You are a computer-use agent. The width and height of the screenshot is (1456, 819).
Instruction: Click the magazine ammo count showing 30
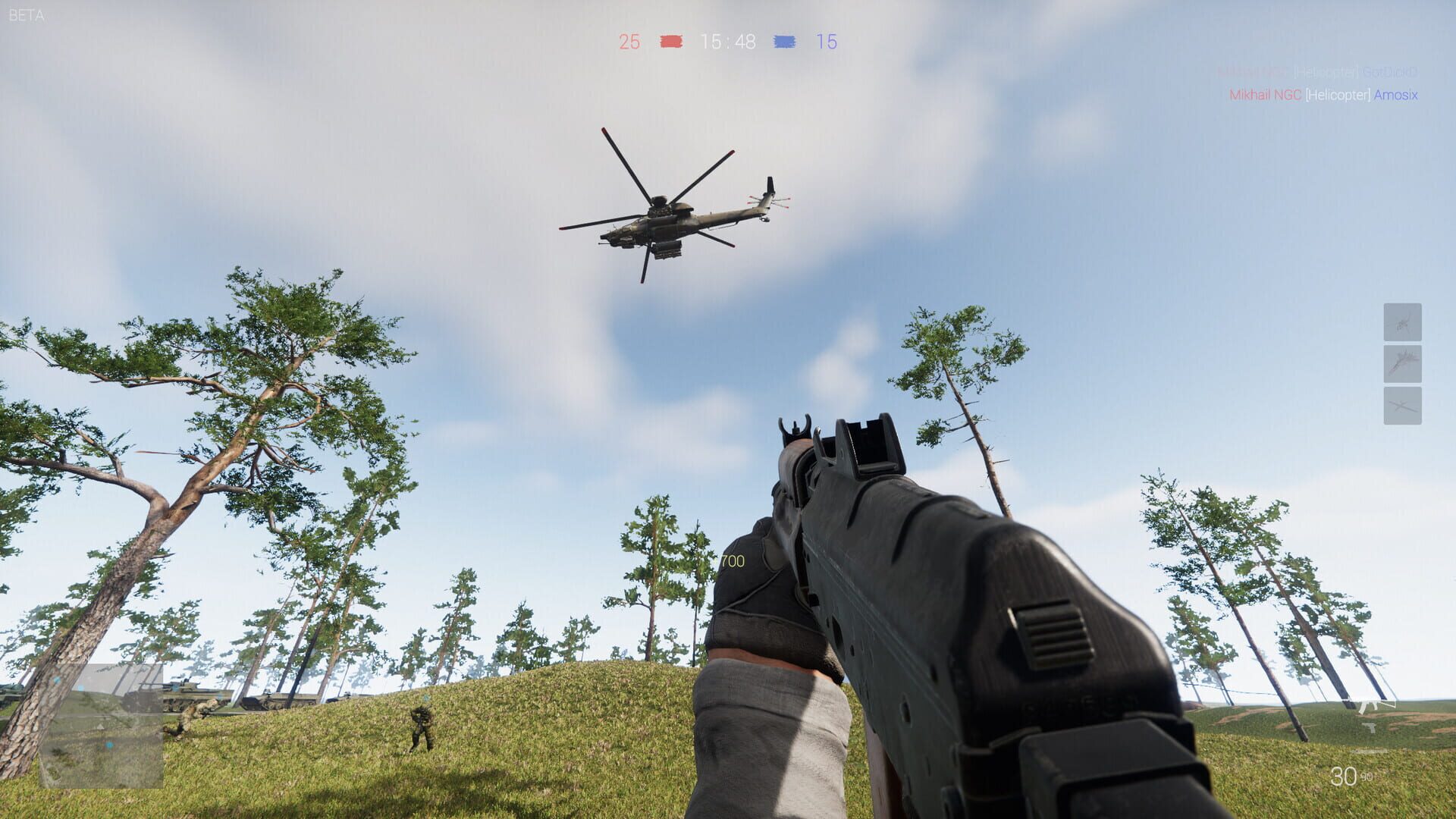click(1345, 776)
